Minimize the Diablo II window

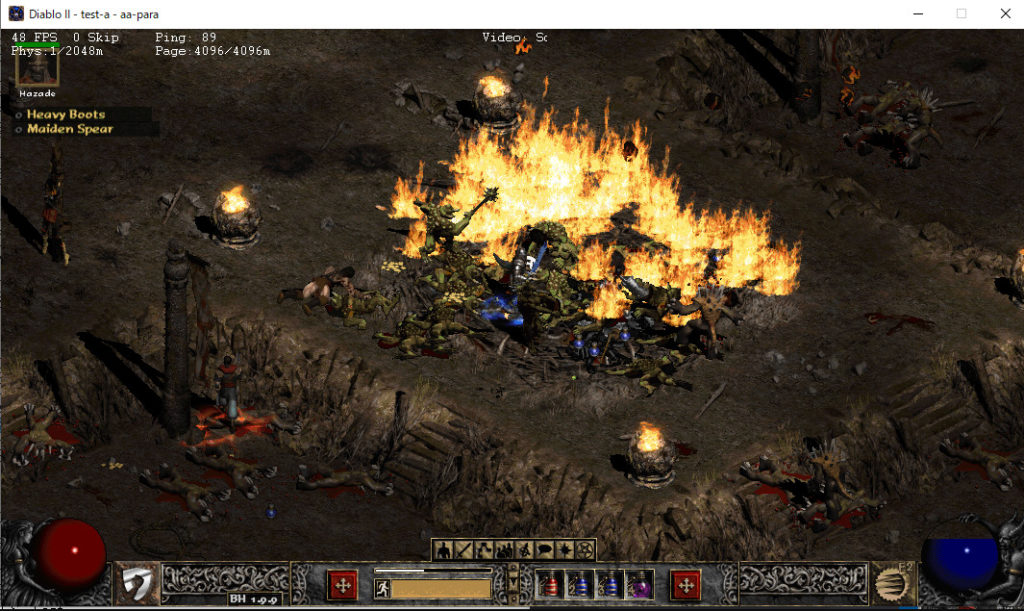917,14
